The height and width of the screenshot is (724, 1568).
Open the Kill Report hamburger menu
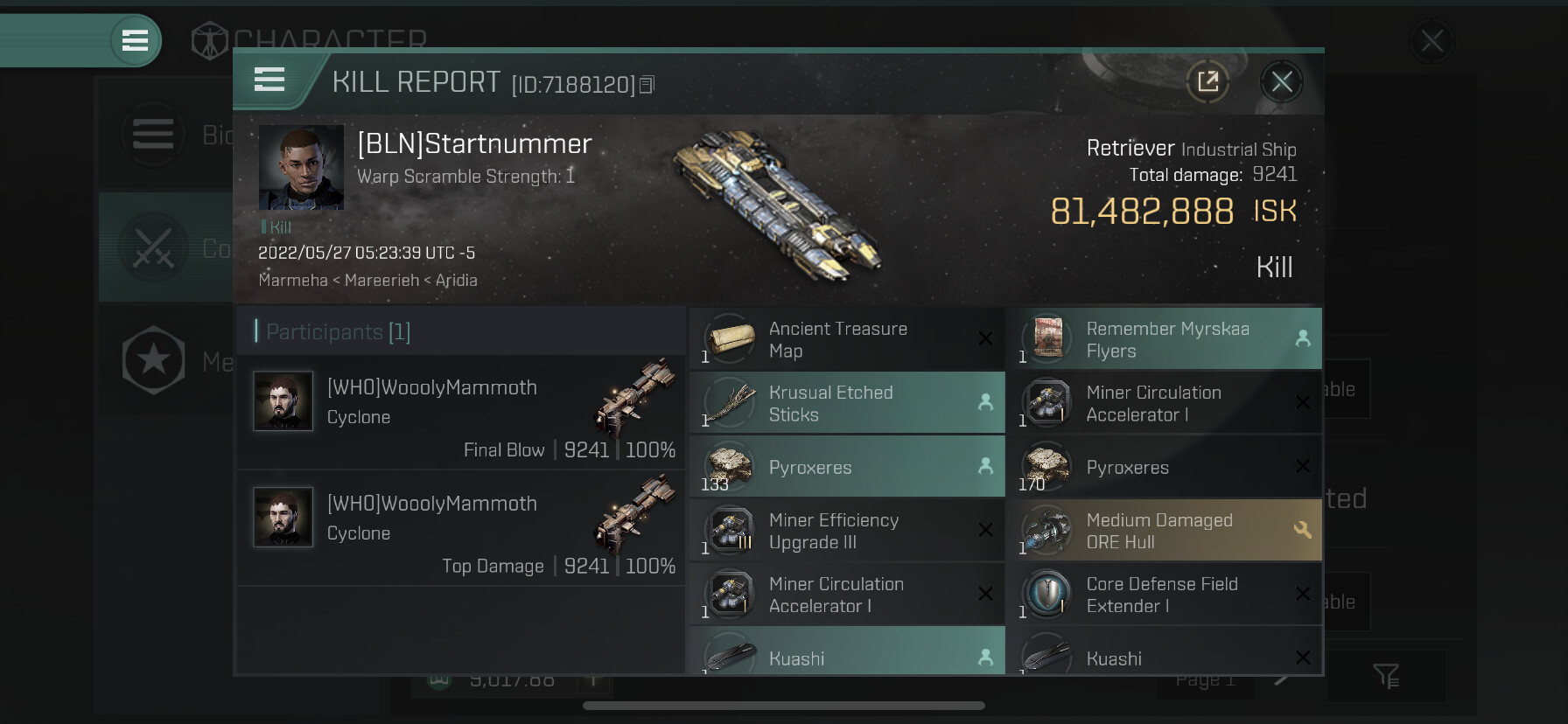269,80
